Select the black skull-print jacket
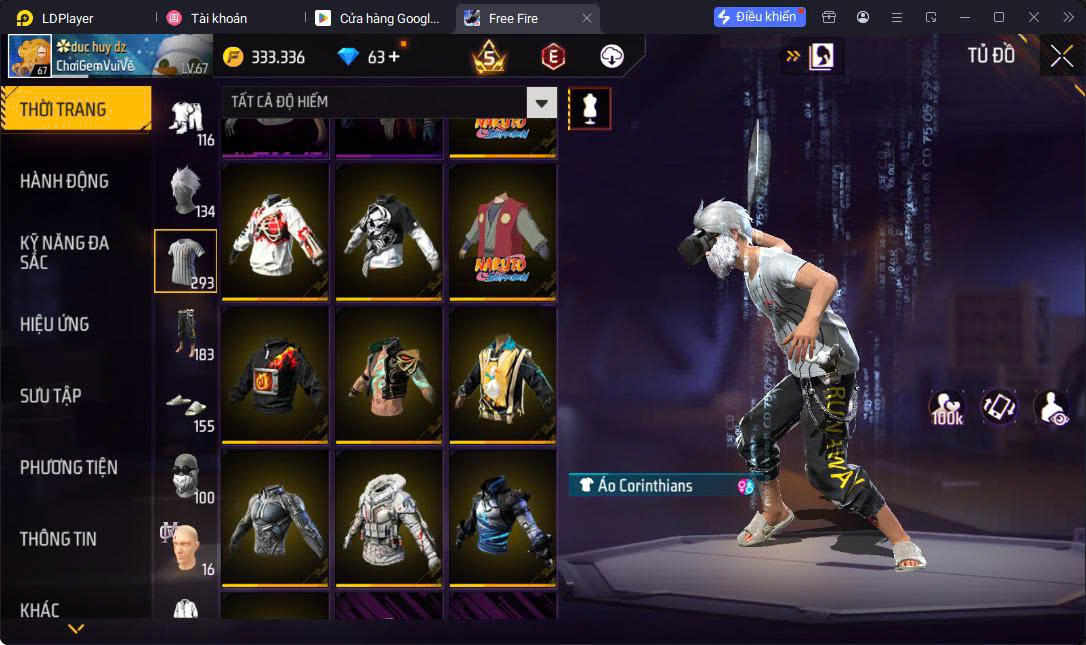Screen dimensions: 1086x645 pyautogui.click(x=389, y=230)
